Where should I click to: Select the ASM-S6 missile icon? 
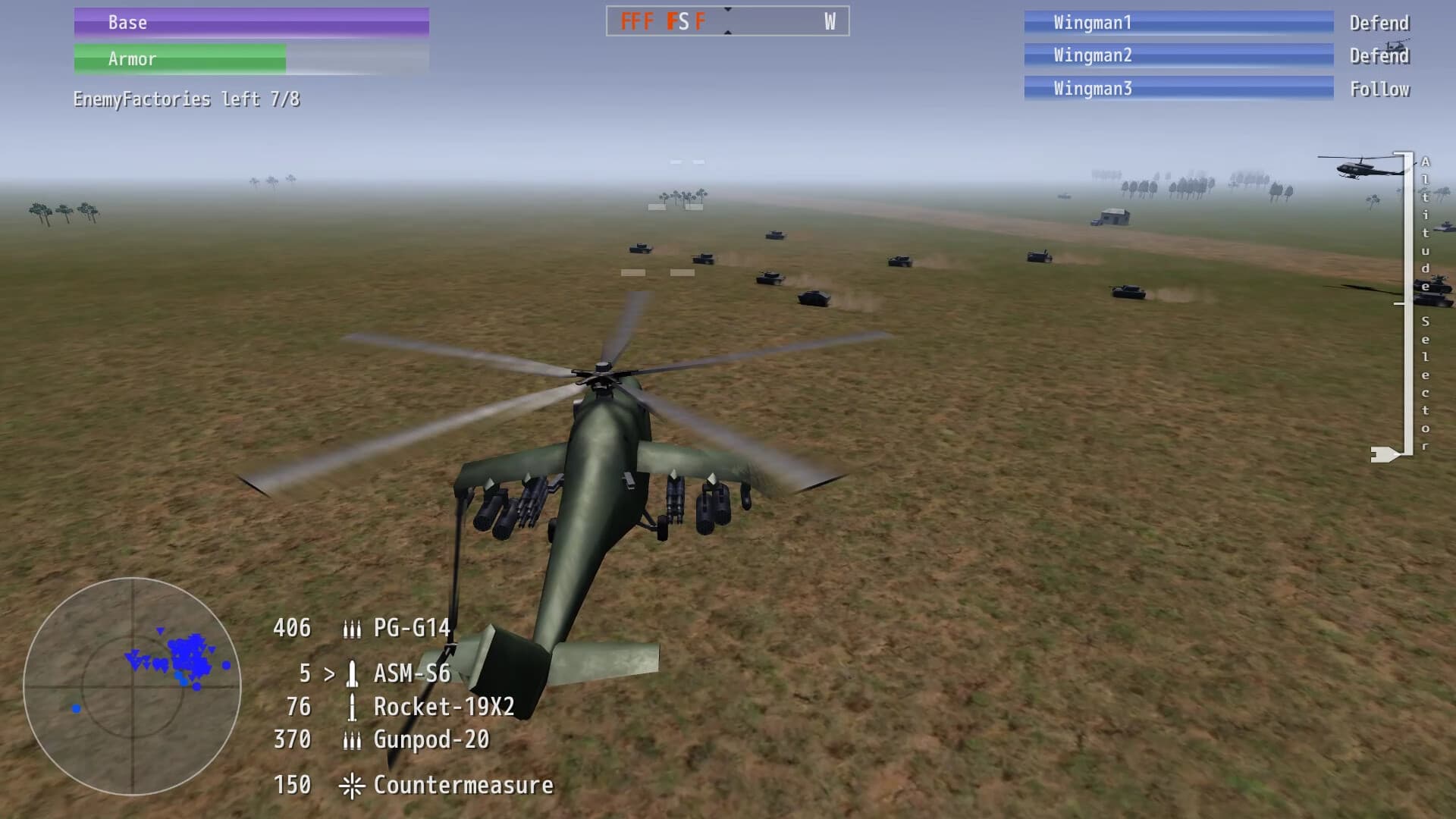353,673
